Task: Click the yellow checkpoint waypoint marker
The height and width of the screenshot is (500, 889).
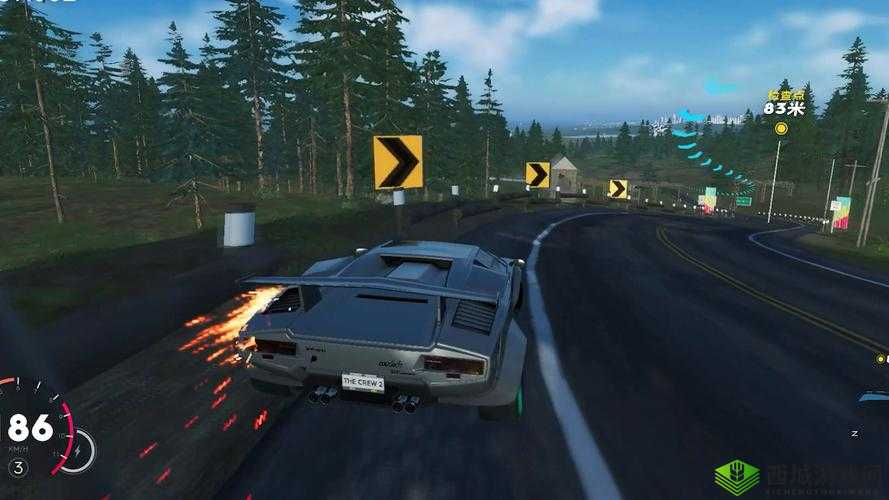Action: click(x=781, y=128)
